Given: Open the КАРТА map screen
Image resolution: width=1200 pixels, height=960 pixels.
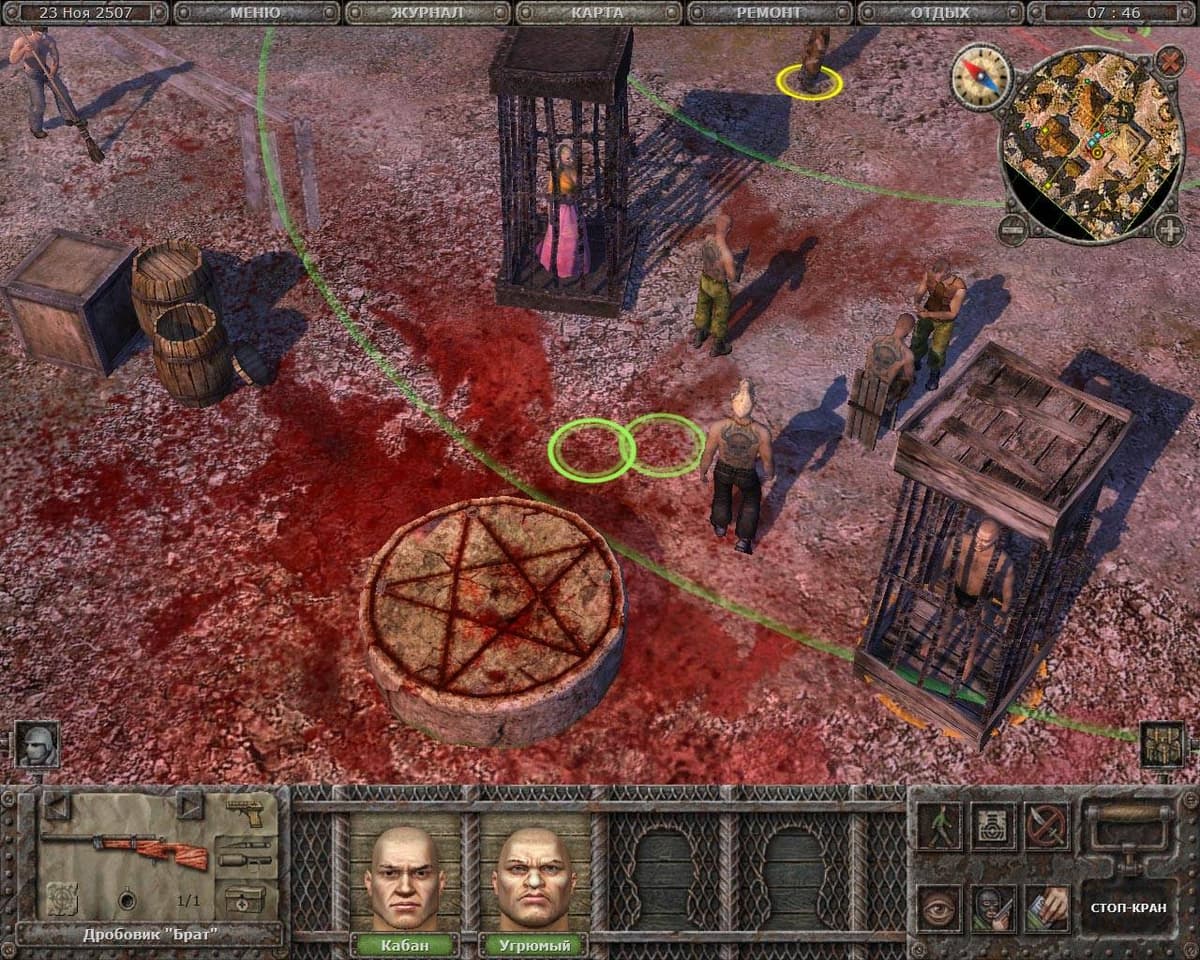Looking at the screenshot, I should (x=599, y=13).
